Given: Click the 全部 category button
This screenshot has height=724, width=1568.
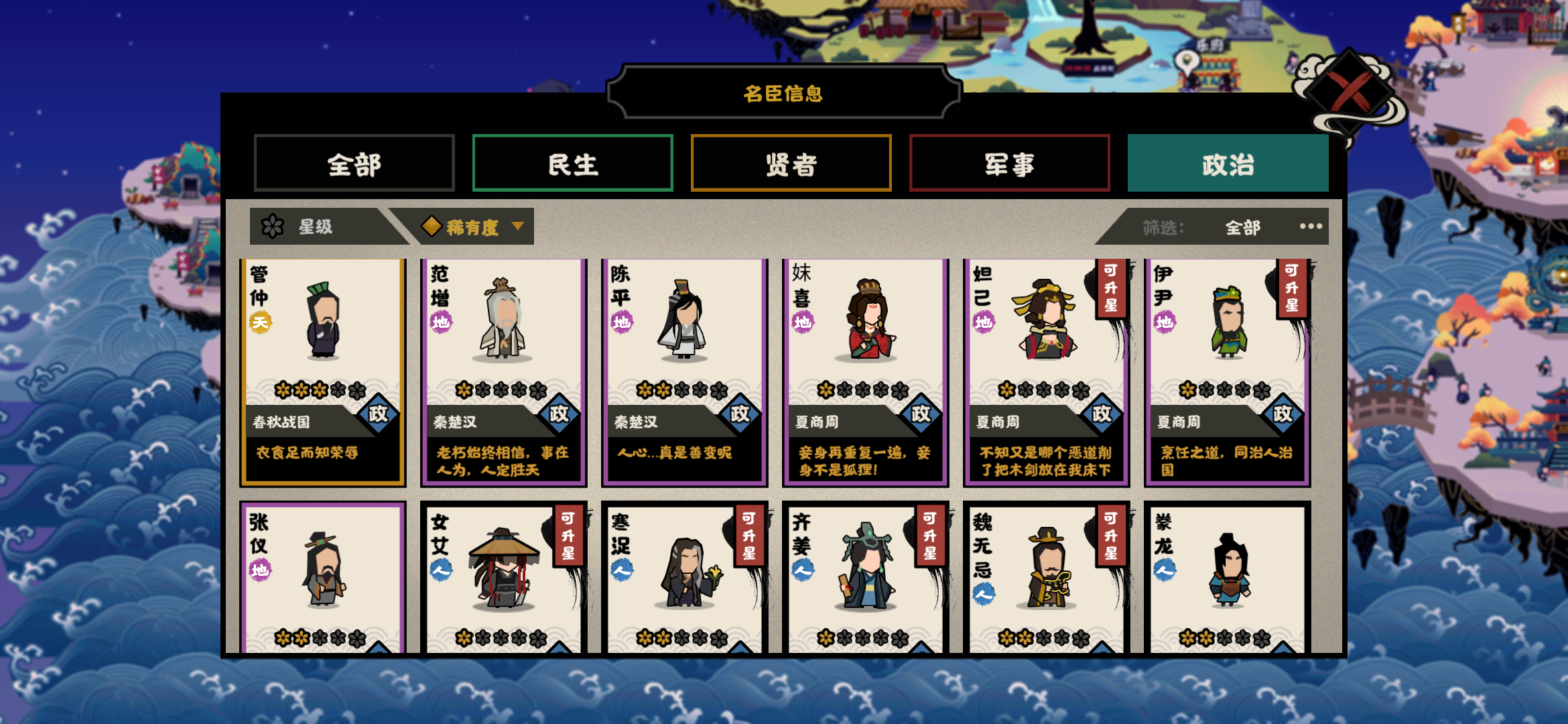Looking at the screenshot, I should [x=354, y=163].
